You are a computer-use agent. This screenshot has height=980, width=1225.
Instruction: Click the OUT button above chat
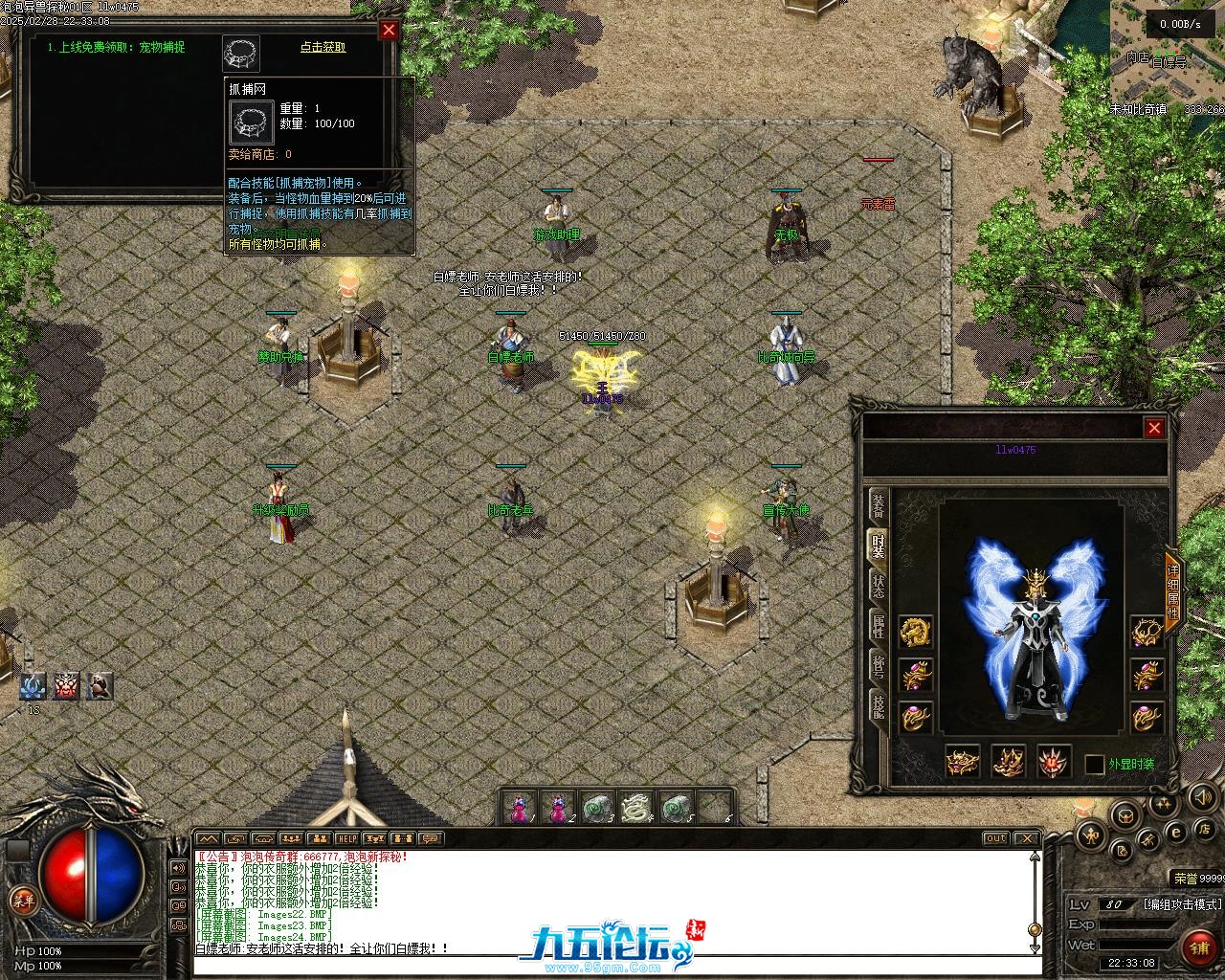(x=996, y=838)
